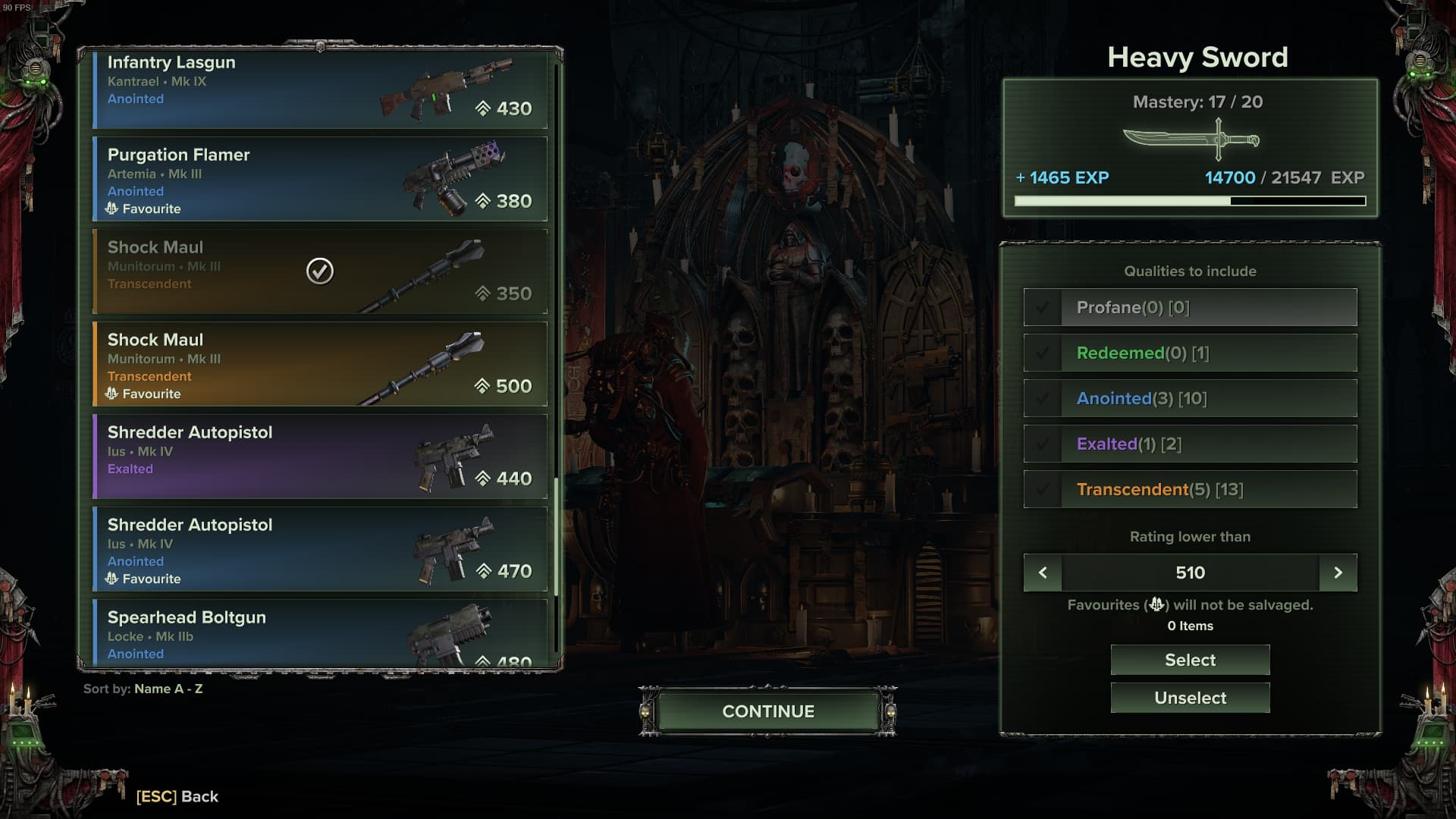This screenshot has width=1456, height=819.
Task: Select the favourite Shock Maul rated 500
Action: tap(319, 364)
